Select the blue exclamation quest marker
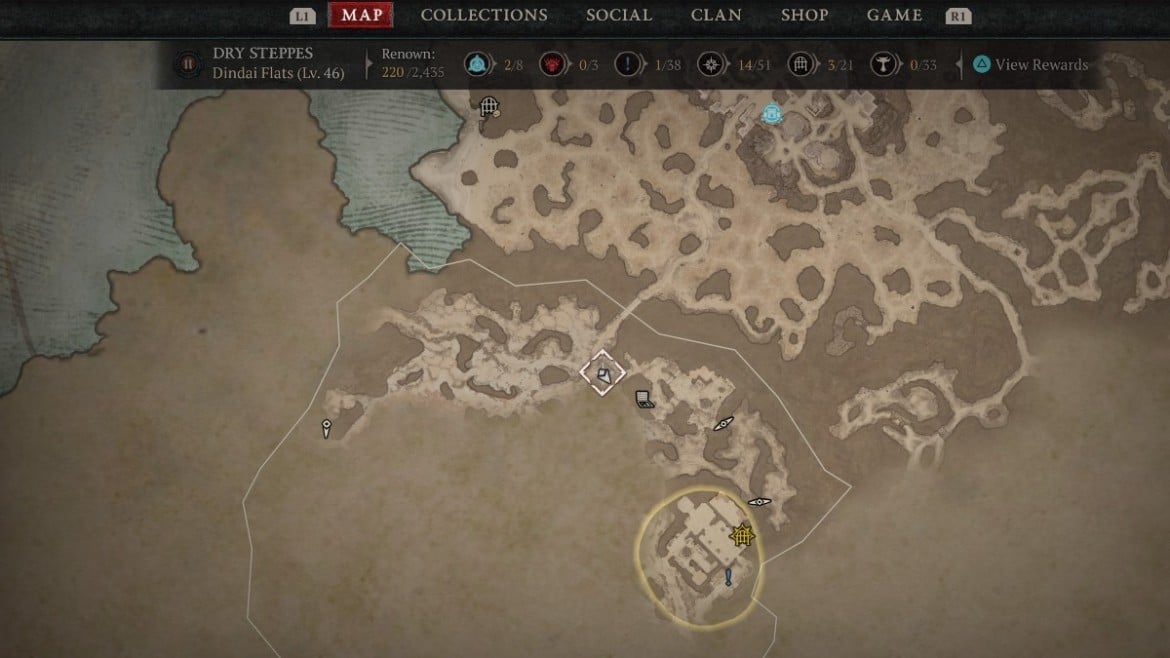 coord(729,577)
